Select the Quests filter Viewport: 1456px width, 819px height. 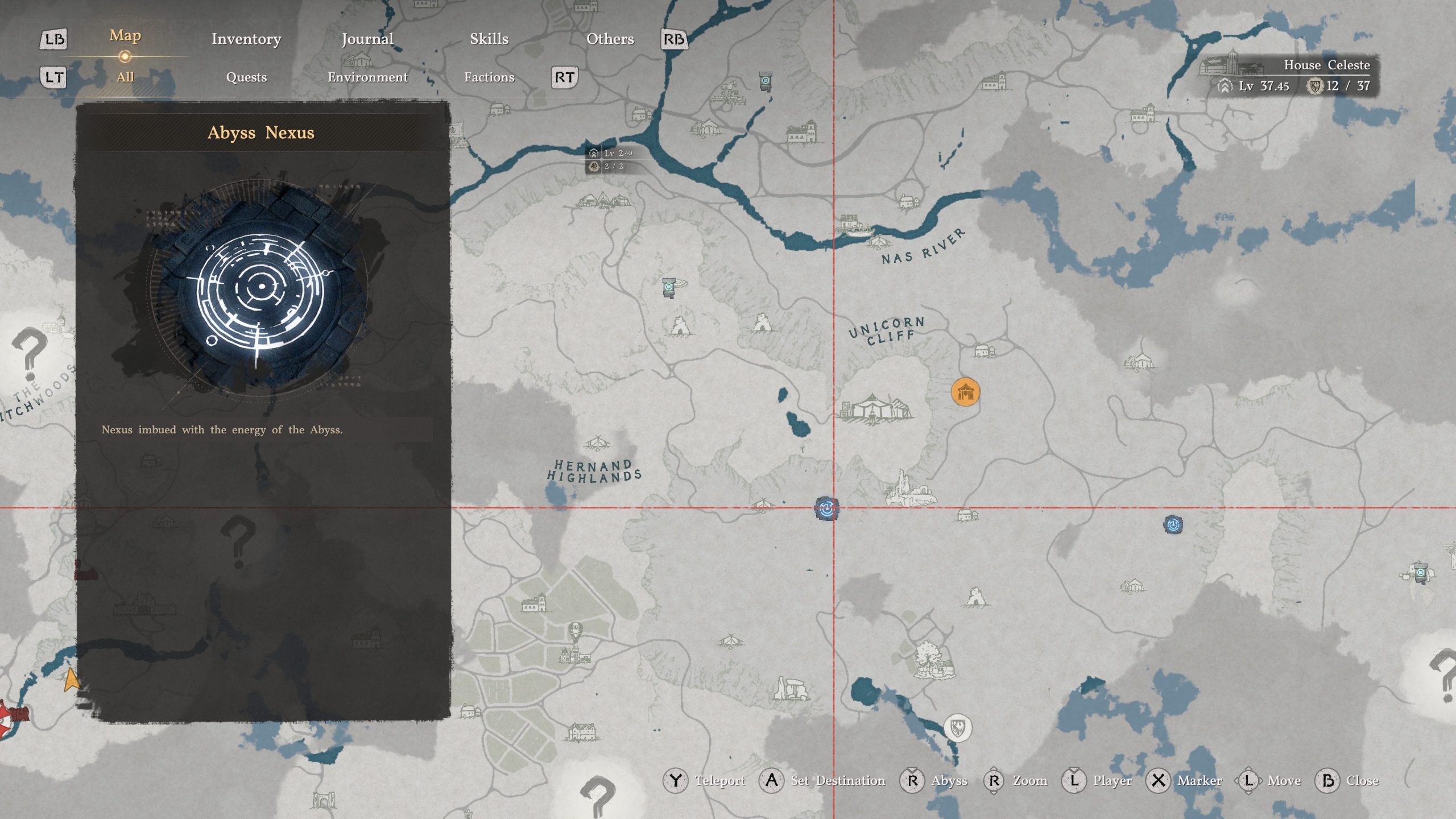tap(247, 77)
